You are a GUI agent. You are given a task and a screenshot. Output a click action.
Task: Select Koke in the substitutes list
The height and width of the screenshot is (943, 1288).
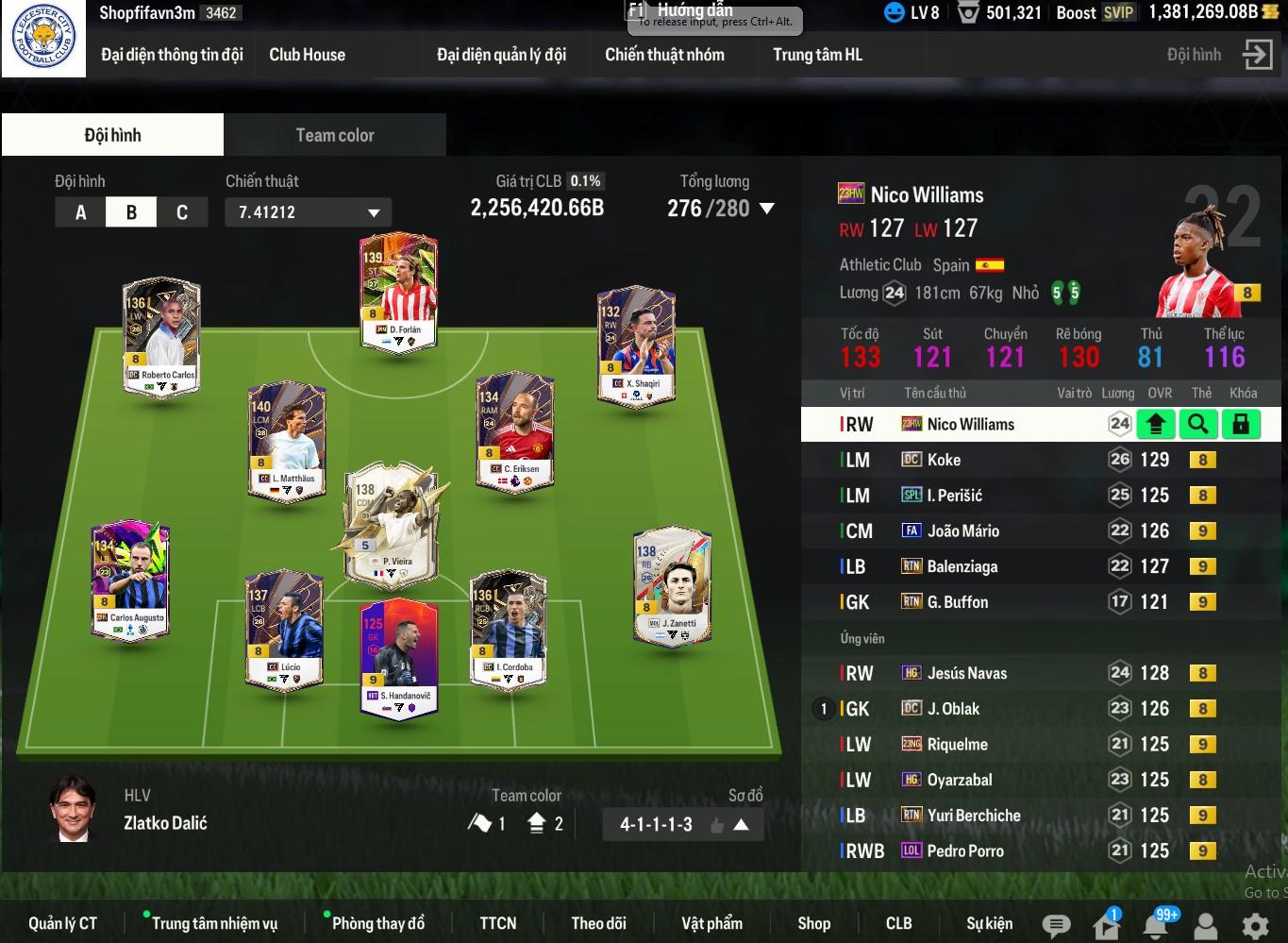pos(944,460)
